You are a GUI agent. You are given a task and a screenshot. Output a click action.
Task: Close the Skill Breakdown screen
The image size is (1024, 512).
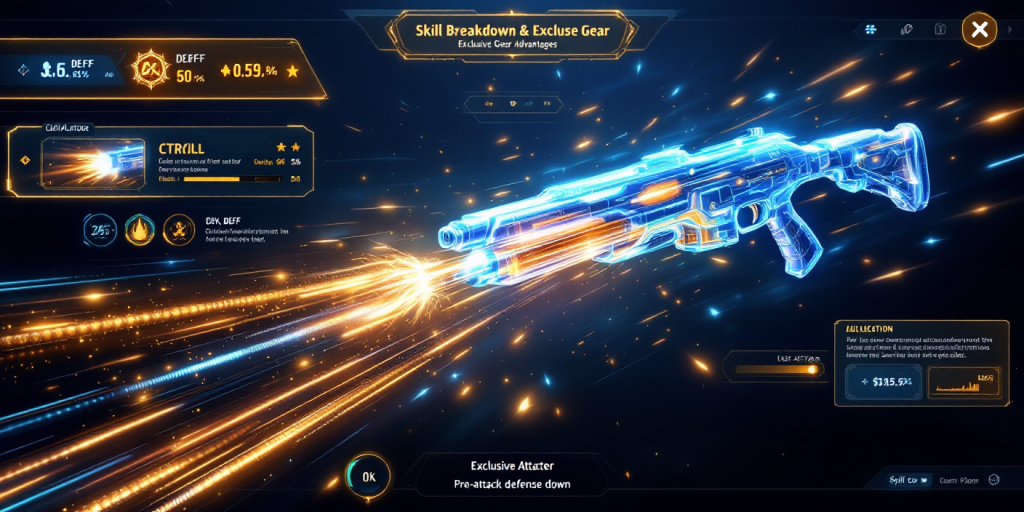pyautogui.click(x=979, y=30)
